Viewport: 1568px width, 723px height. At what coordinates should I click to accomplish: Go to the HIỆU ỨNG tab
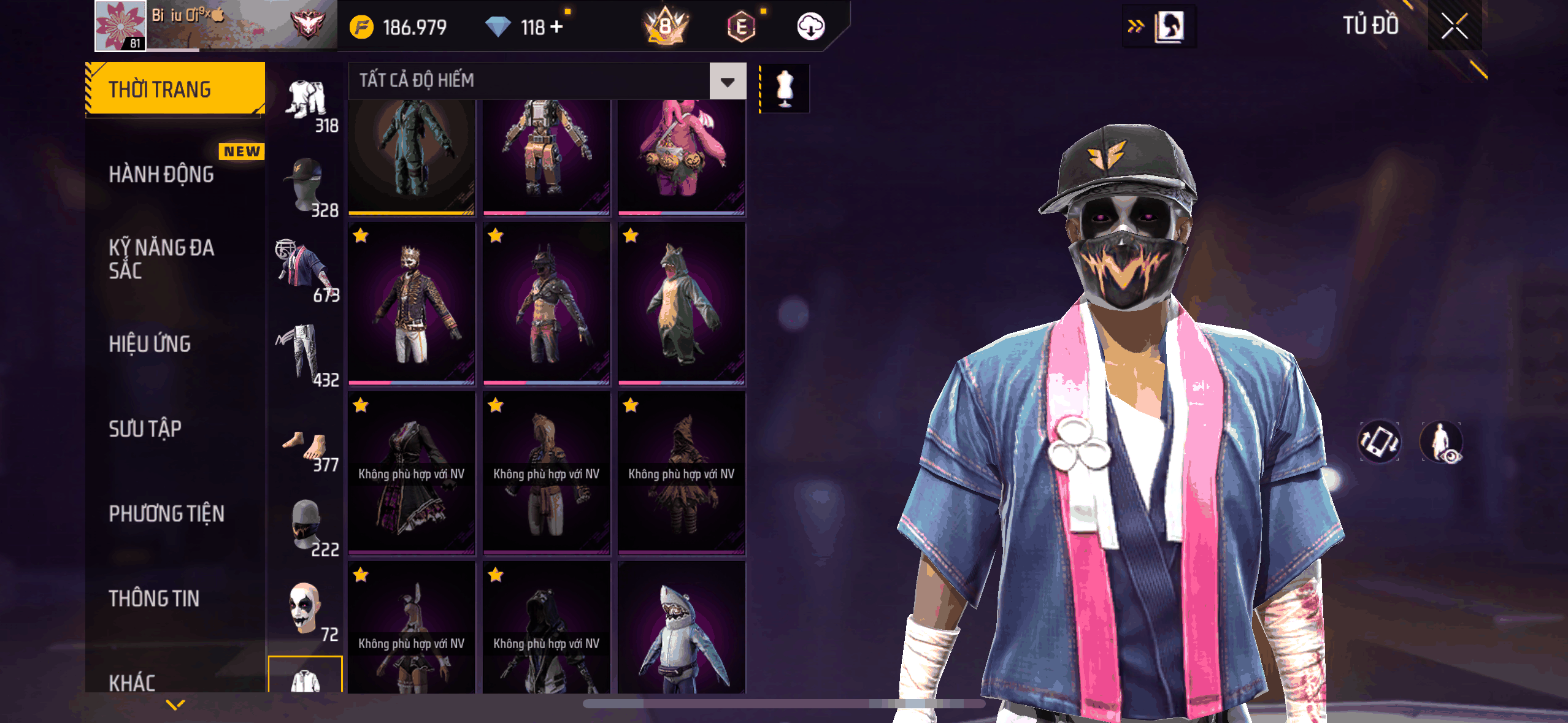pos(150,344)
